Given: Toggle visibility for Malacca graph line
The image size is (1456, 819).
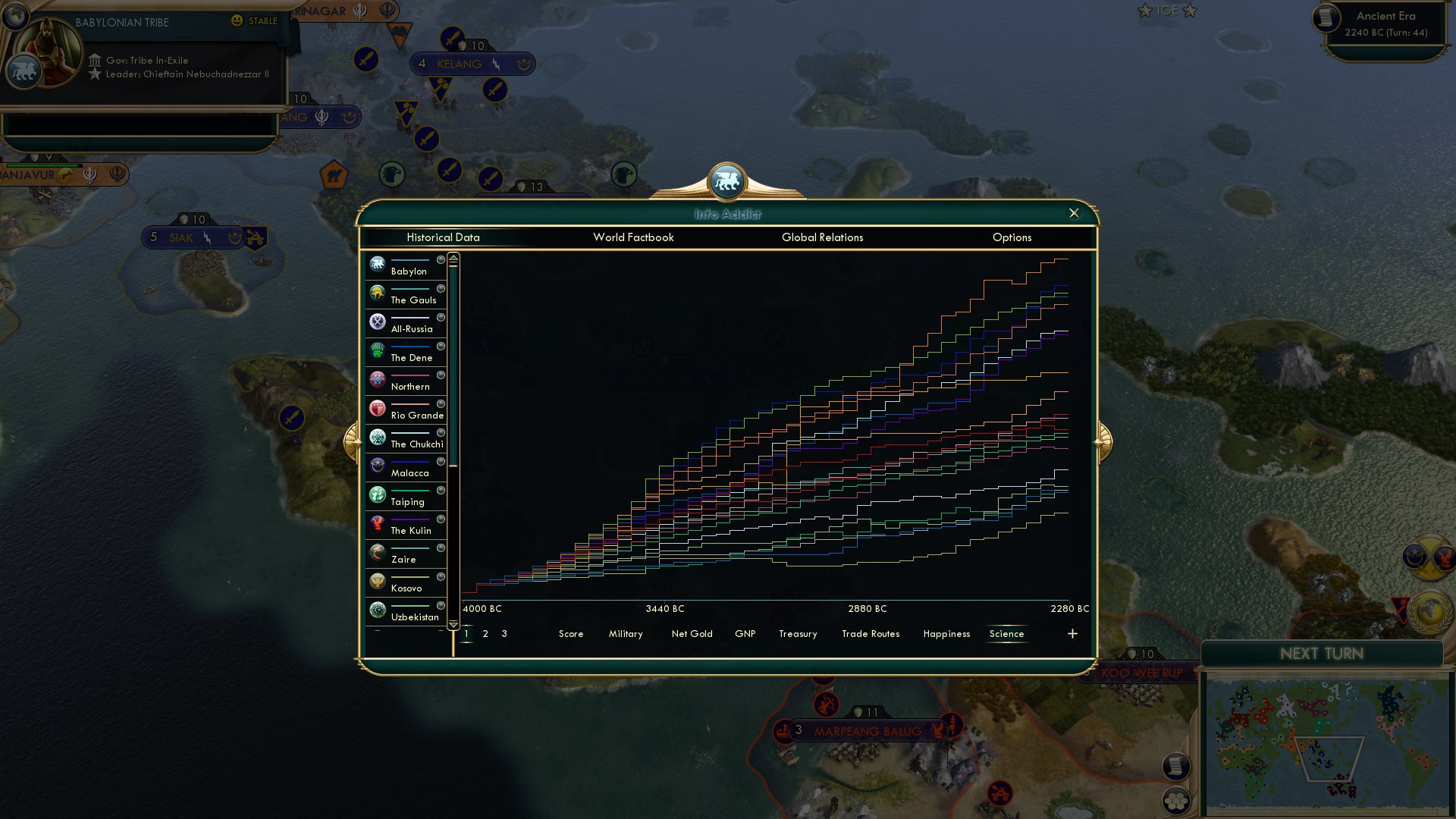Looking at the screenshot, I should [442, 462].
